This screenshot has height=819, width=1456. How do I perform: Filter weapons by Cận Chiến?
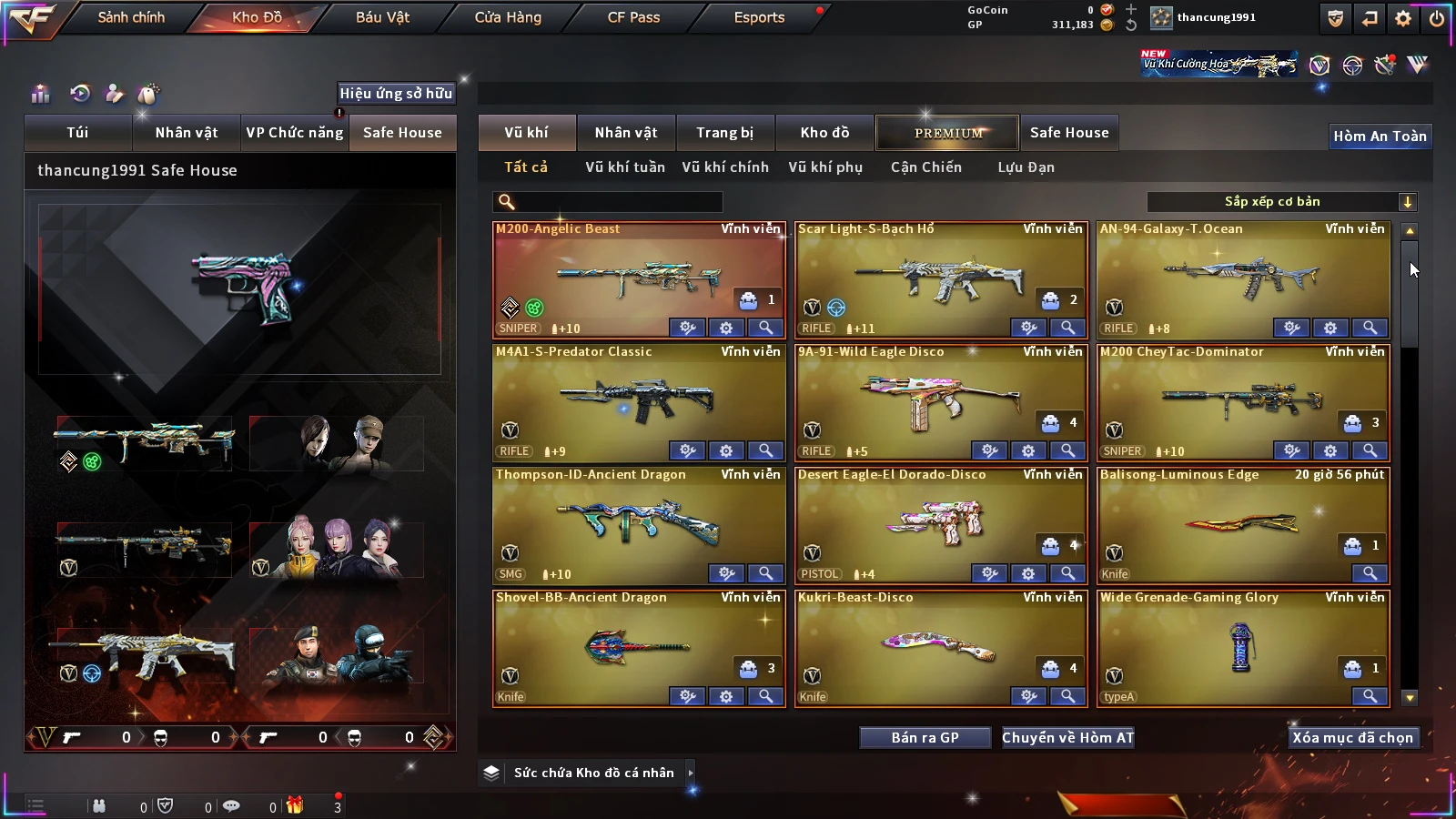[926, 167]
